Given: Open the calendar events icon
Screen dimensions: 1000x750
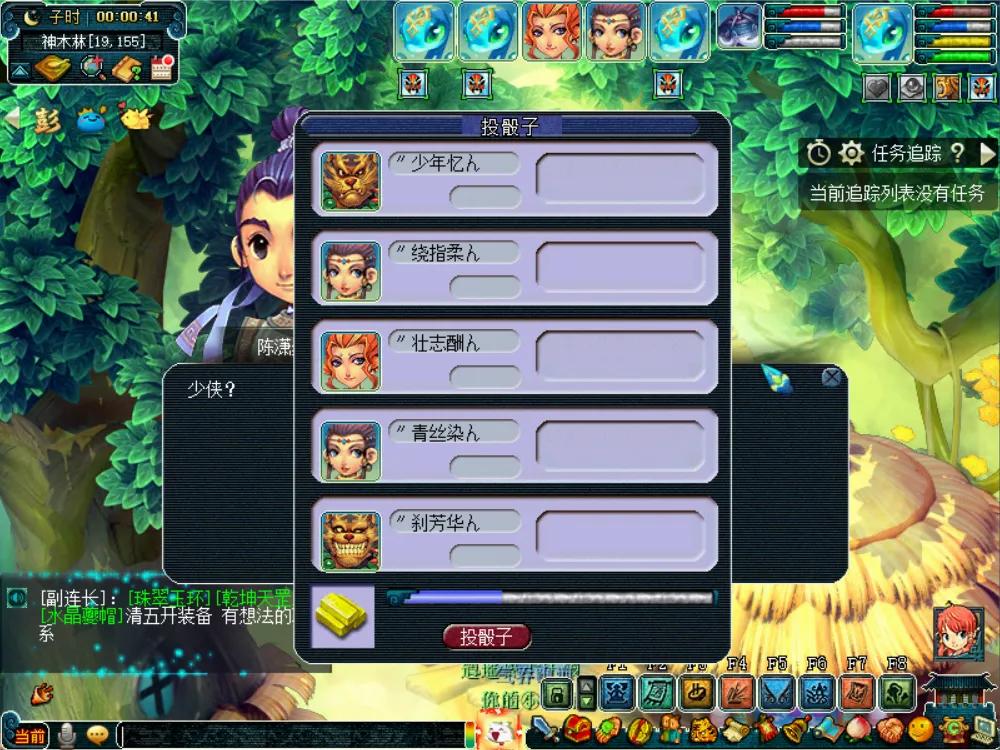Looking at the screenshot, I should [x=163, y=68].
